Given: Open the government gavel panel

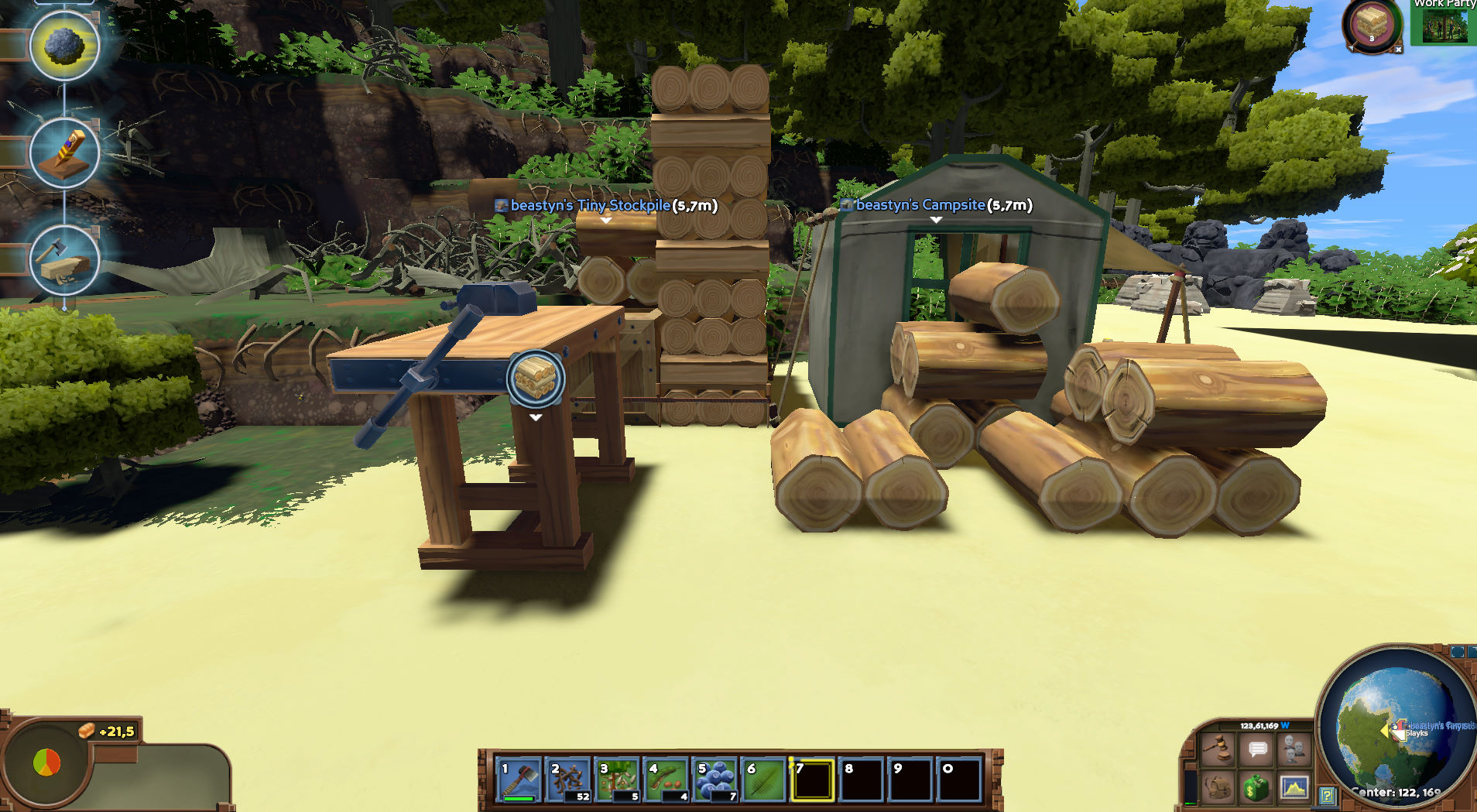Looking at the screenshot, I should click(x=1218, y=748).
